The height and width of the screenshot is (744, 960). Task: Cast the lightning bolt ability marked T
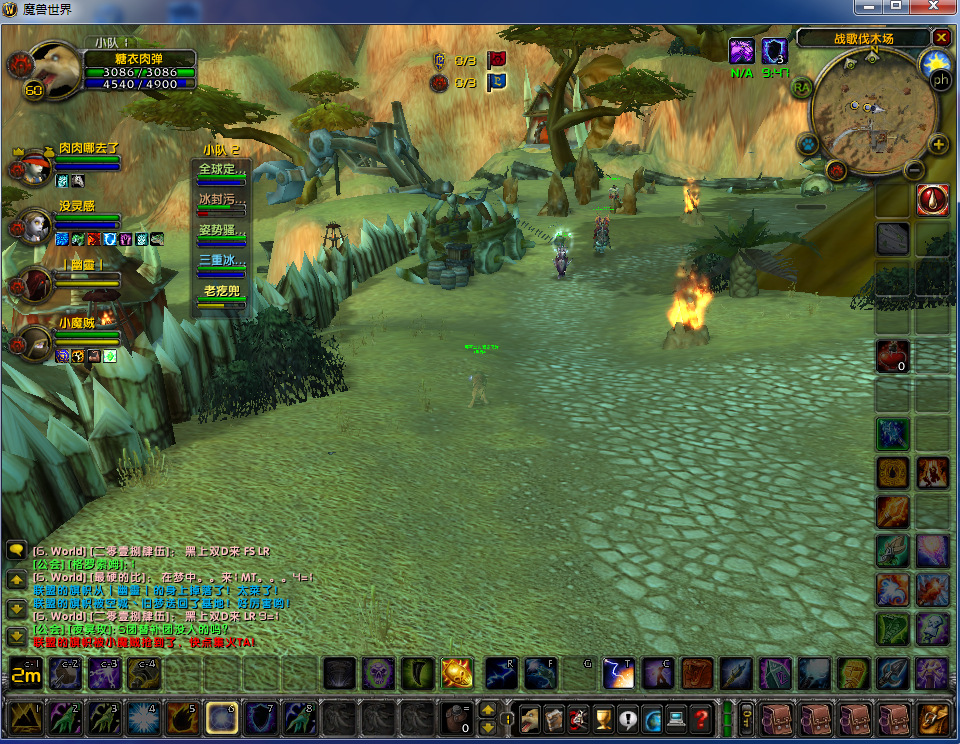pos(617,674)
